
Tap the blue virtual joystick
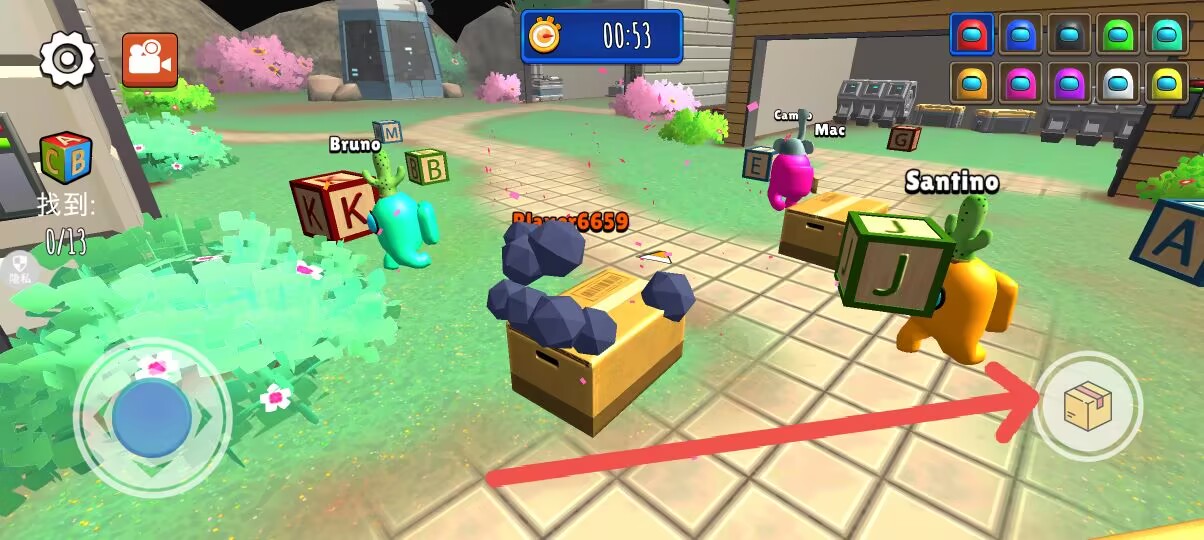click(152, 418)
